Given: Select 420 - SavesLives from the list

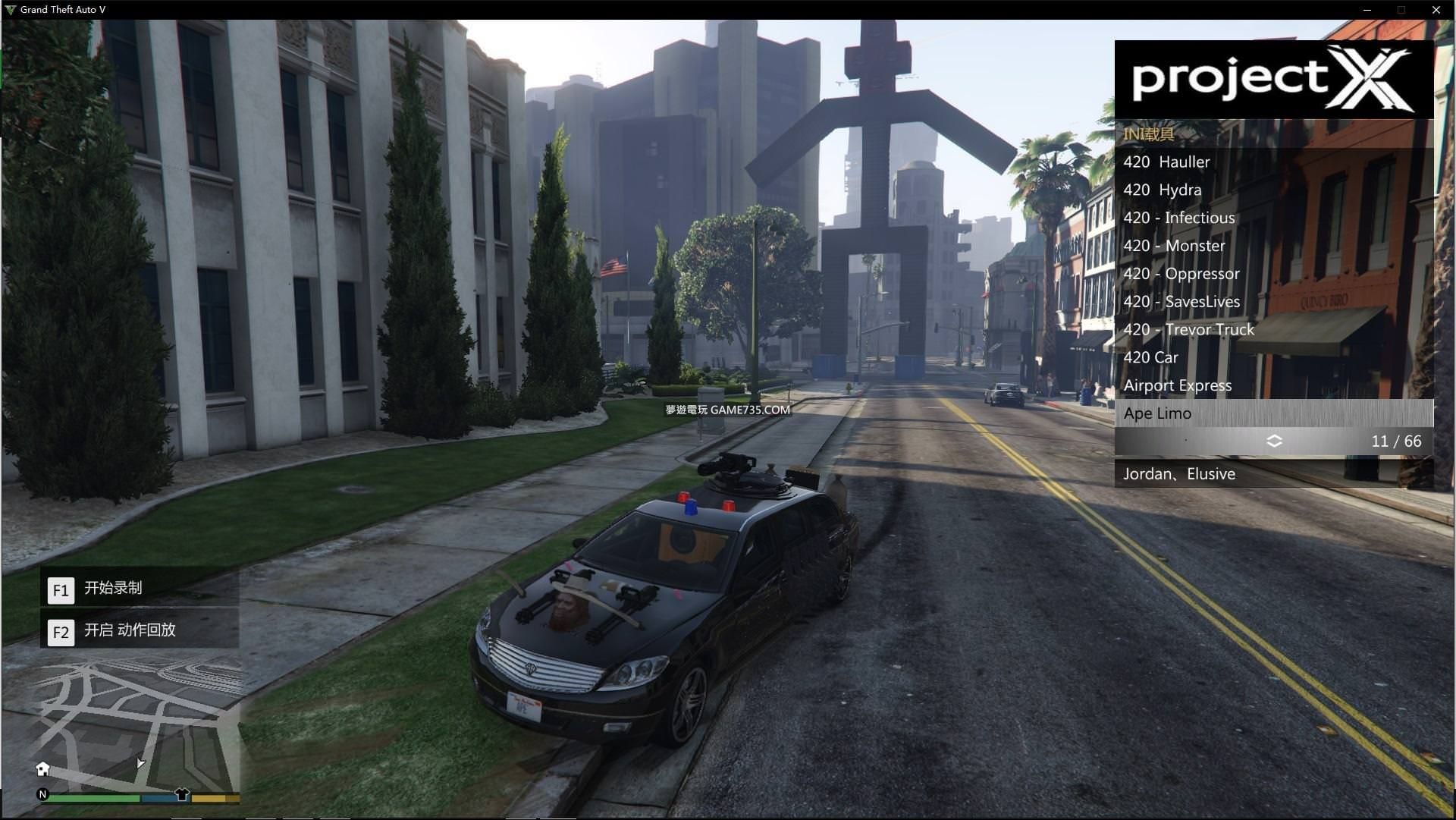Looking at the screenshot, I should (1181, 302).
